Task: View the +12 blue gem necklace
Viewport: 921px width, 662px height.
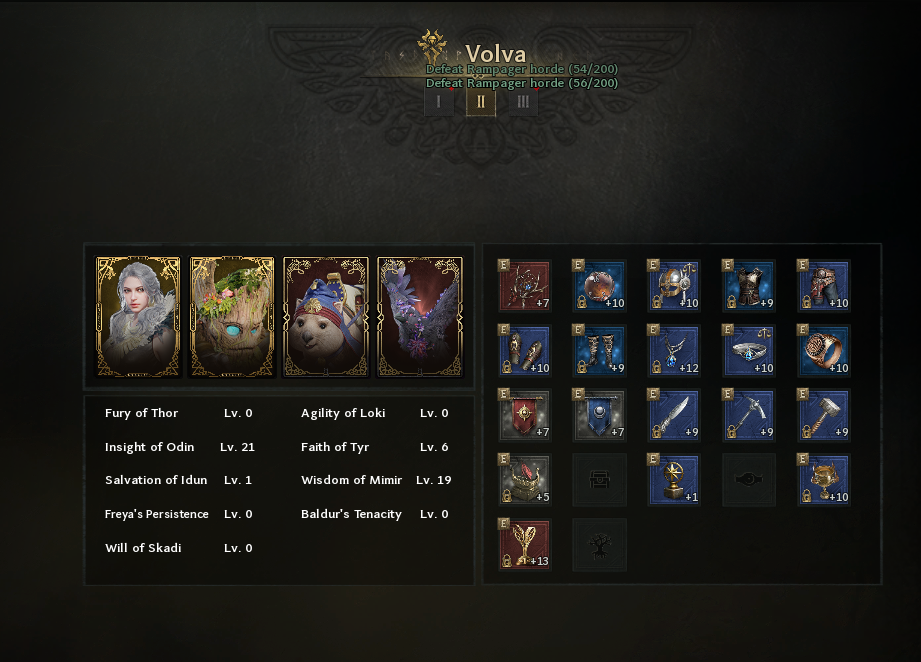Action: 675,351
